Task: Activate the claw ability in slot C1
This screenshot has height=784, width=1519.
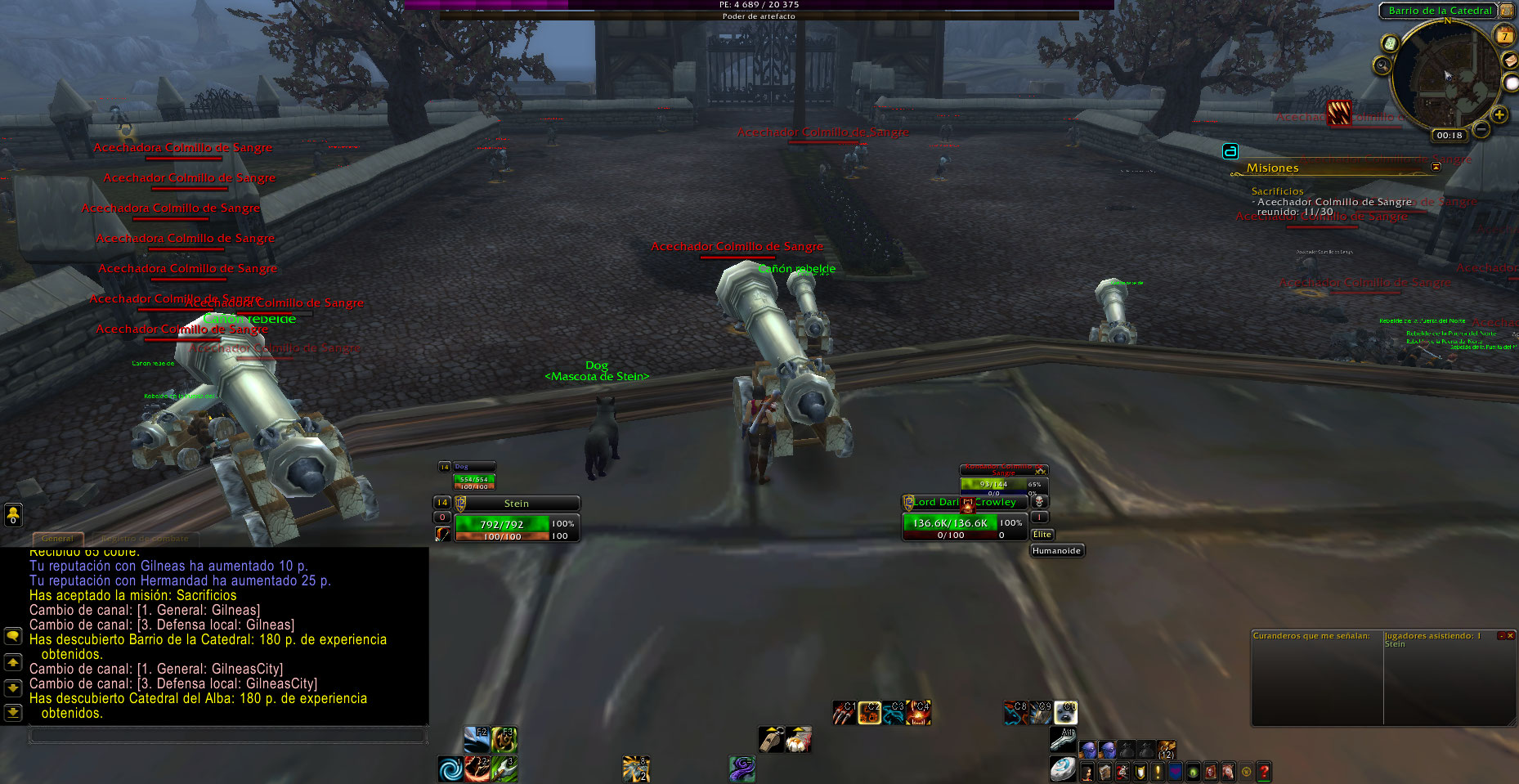Action: pyautogui.click(x=844, y=713)
